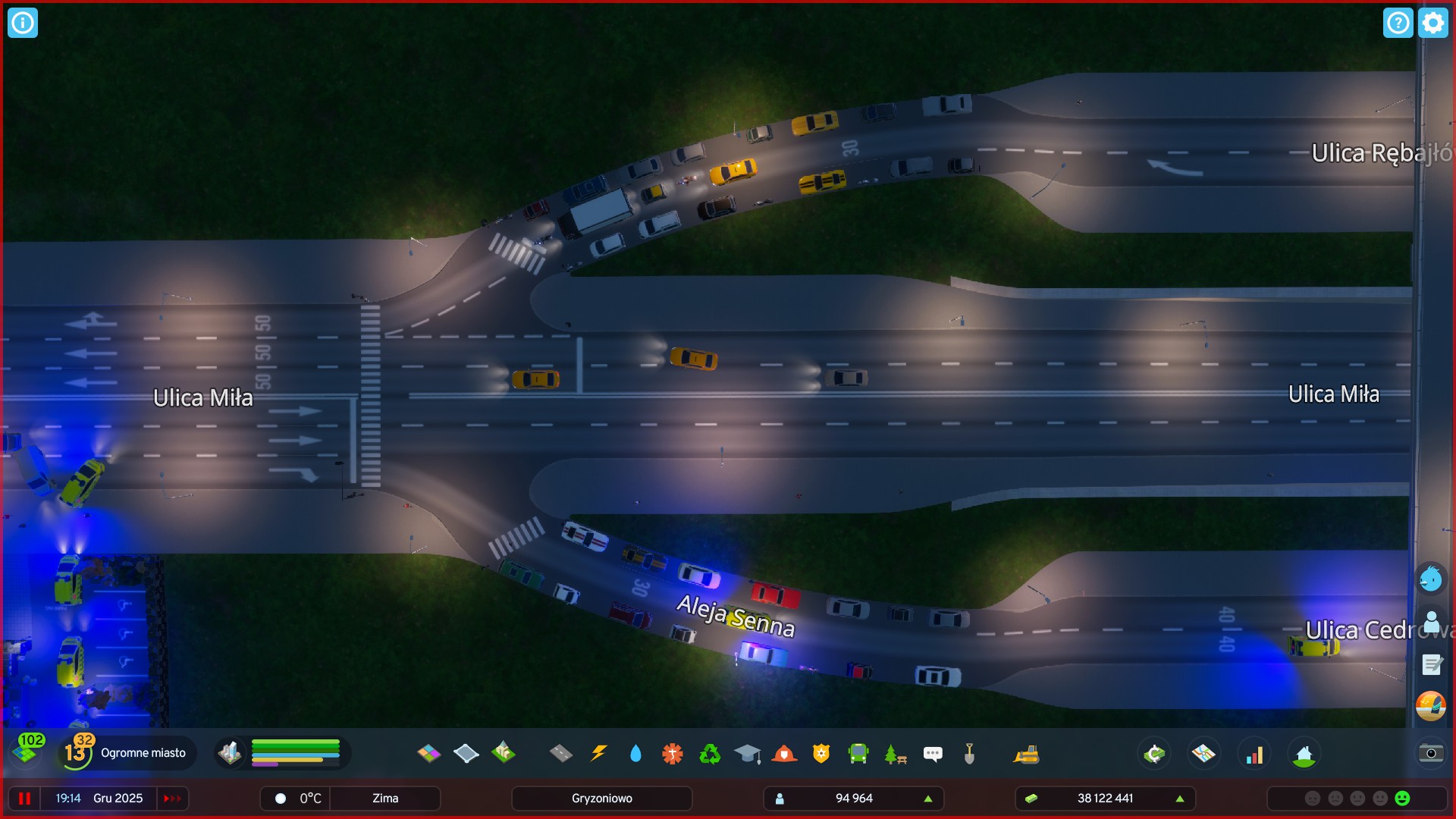
Task: Open the Chirper bird feed
Action: click(x=1430, y=579)
